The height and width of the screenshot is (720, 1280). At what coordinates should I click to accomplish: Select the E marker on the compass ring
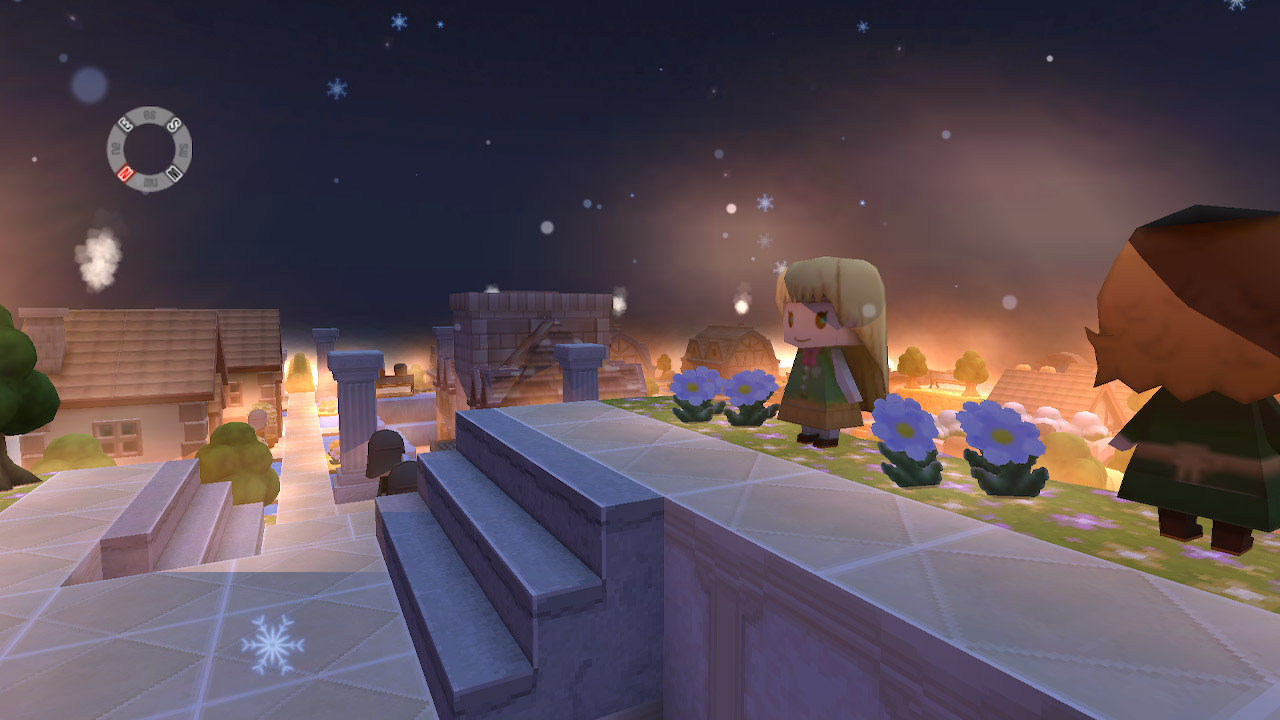[x=125, y=125]
